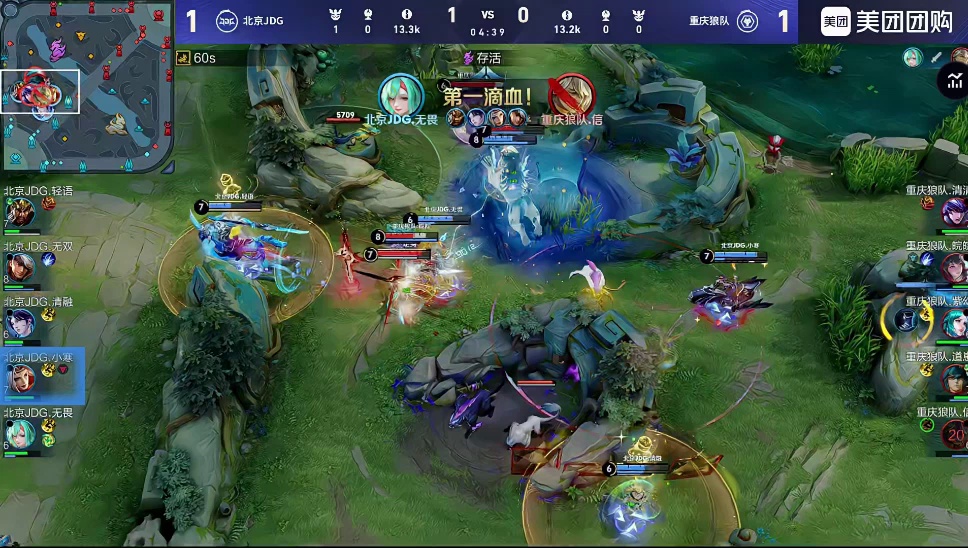Select 北京JDG.无双 player portrait

(x=20, y=267)
